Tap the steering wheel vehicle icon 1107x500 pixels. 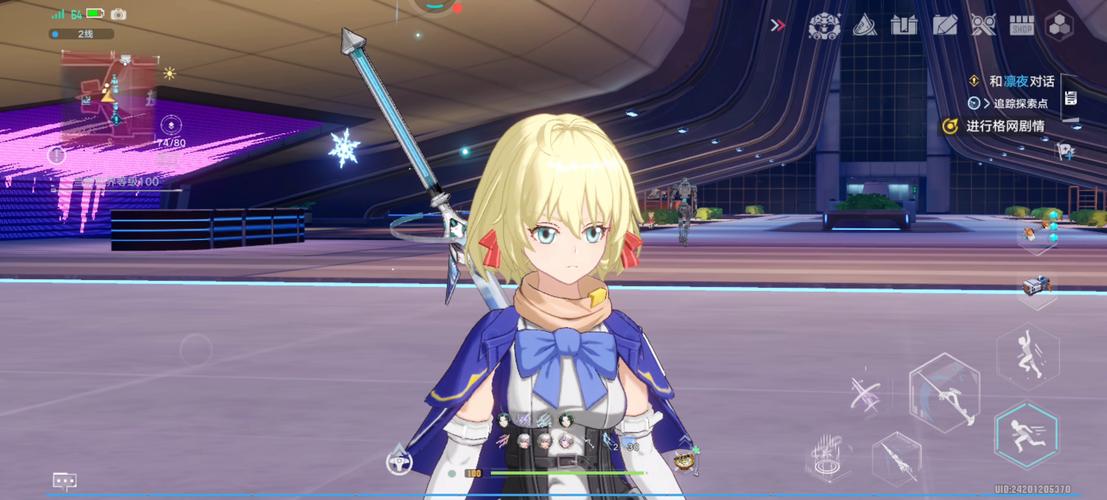coord(399,462)
